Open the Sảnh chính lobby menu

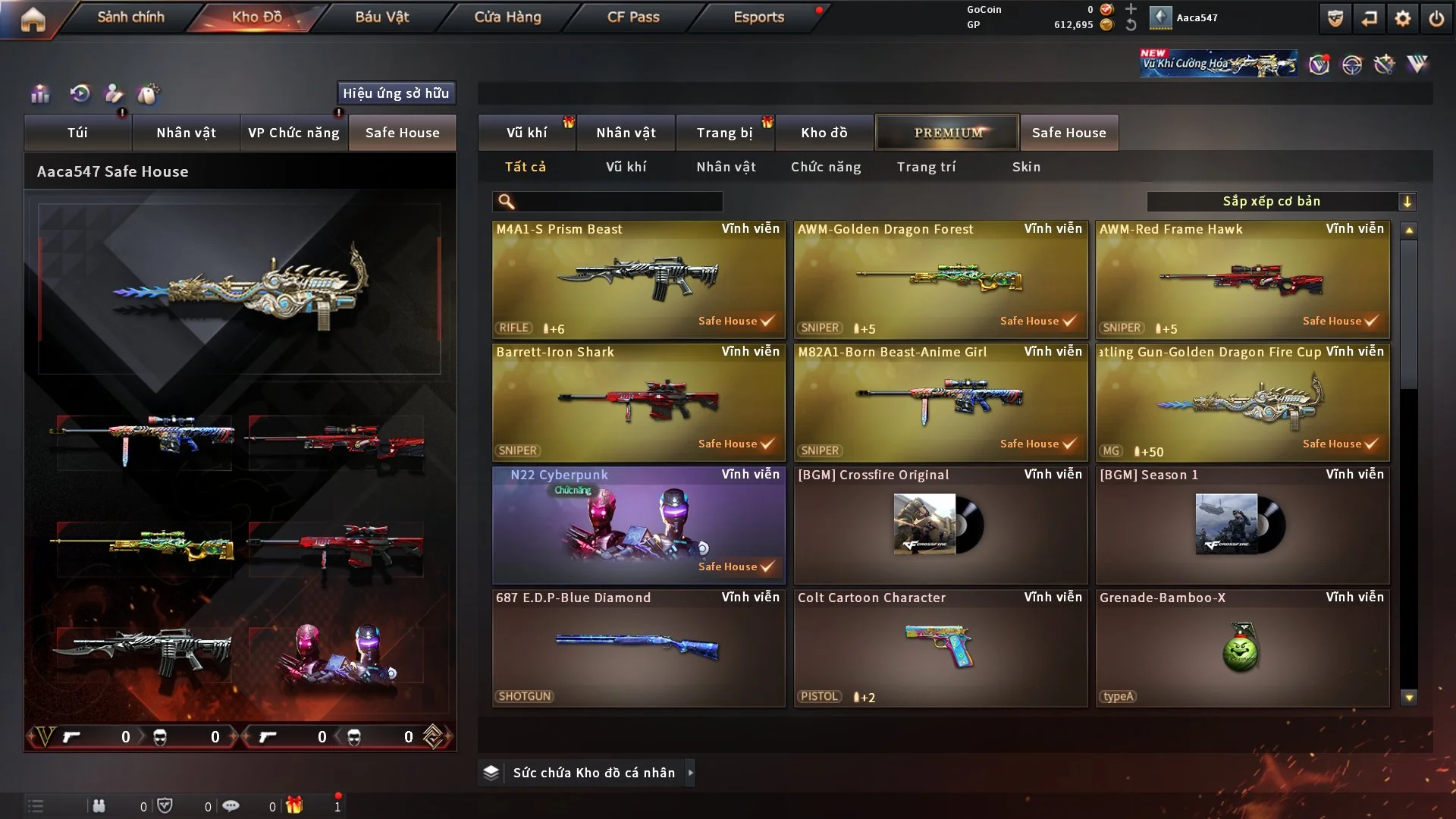point(130,17)
